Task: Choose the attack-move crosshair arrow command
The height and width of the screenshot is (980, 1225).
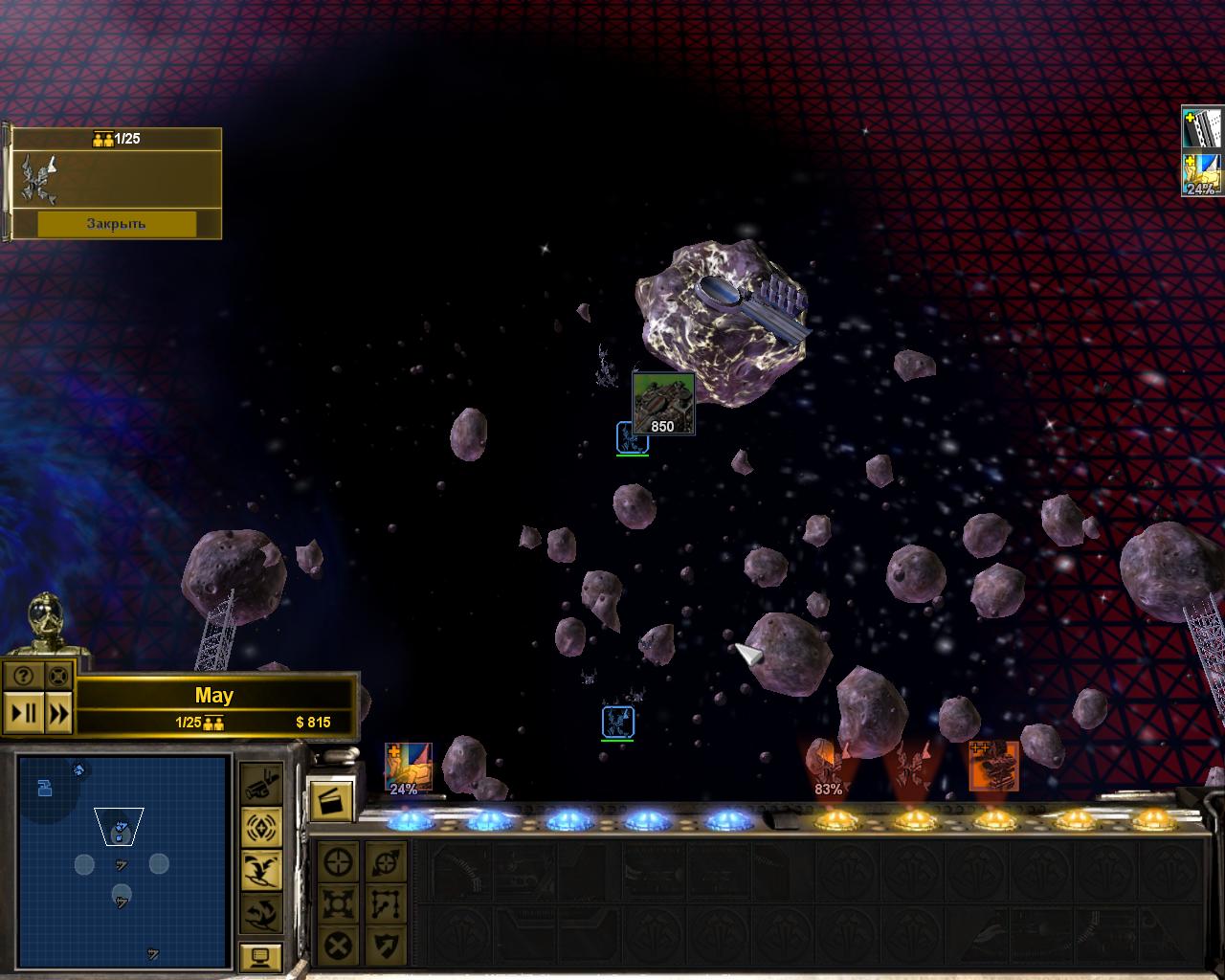Action: (385, 862)
